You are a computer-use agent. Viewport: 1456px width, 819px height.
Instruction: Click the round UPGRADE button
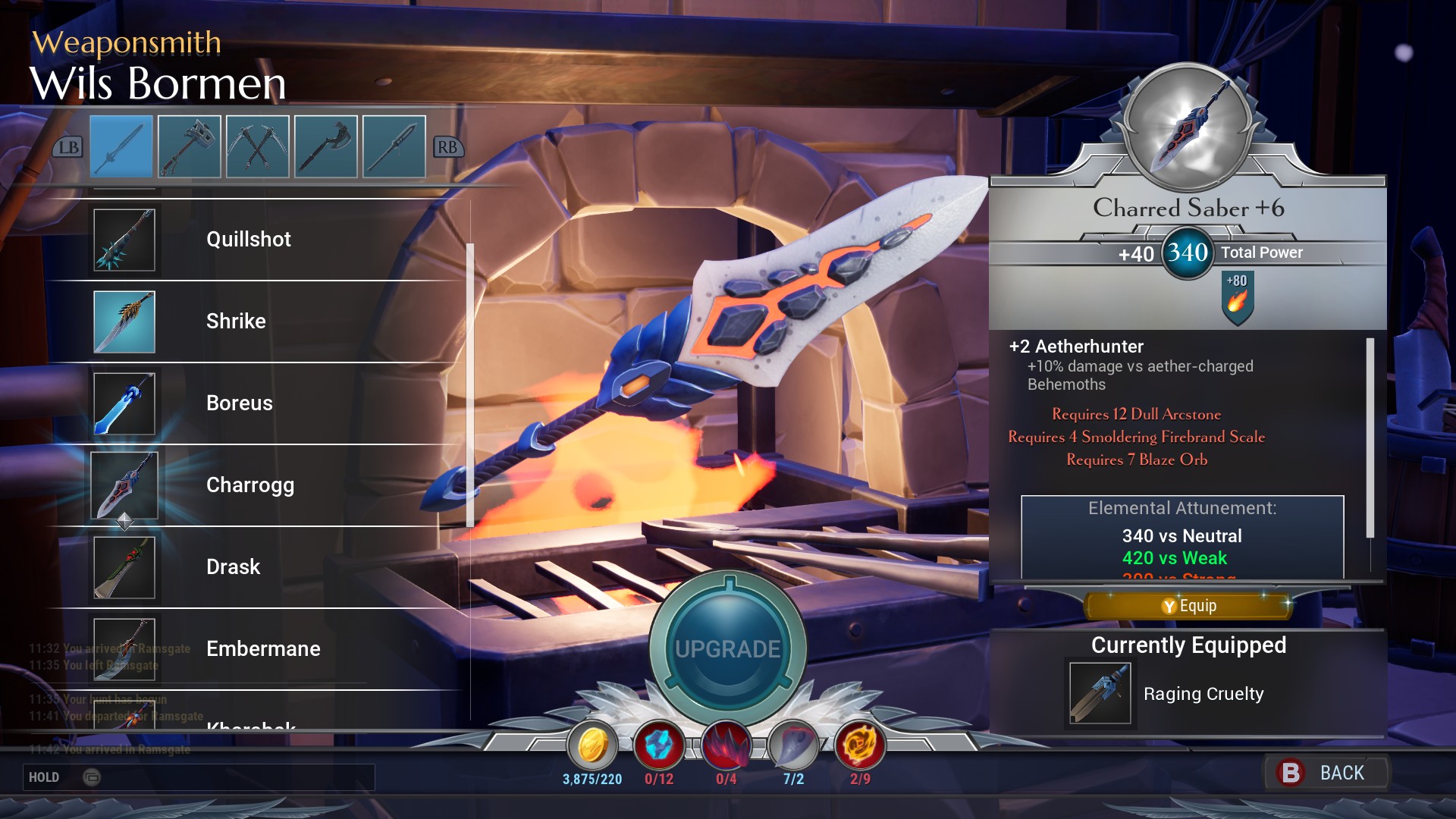coord(728,648)
